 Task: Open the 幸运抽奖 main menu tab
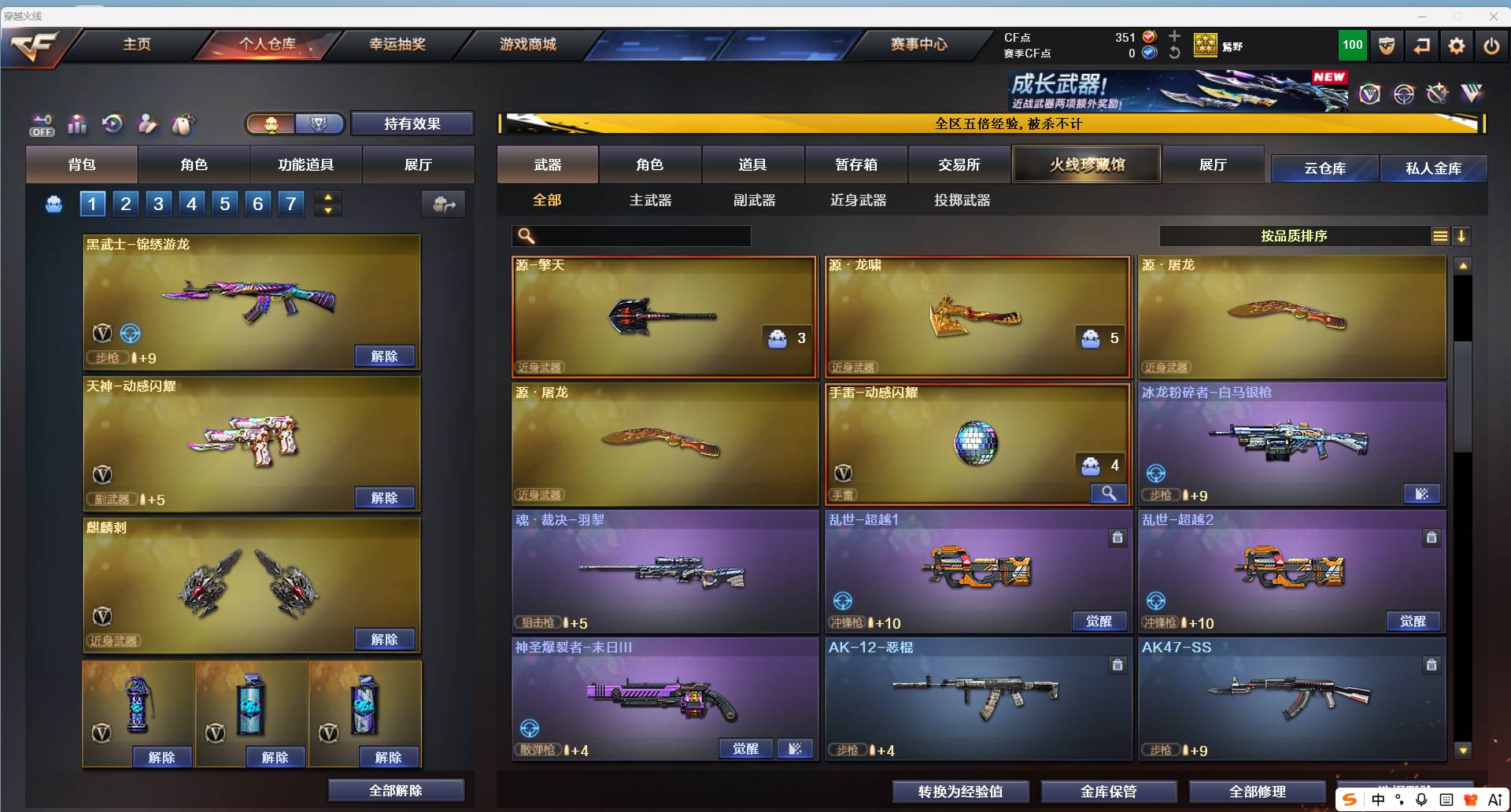point(396,45)
